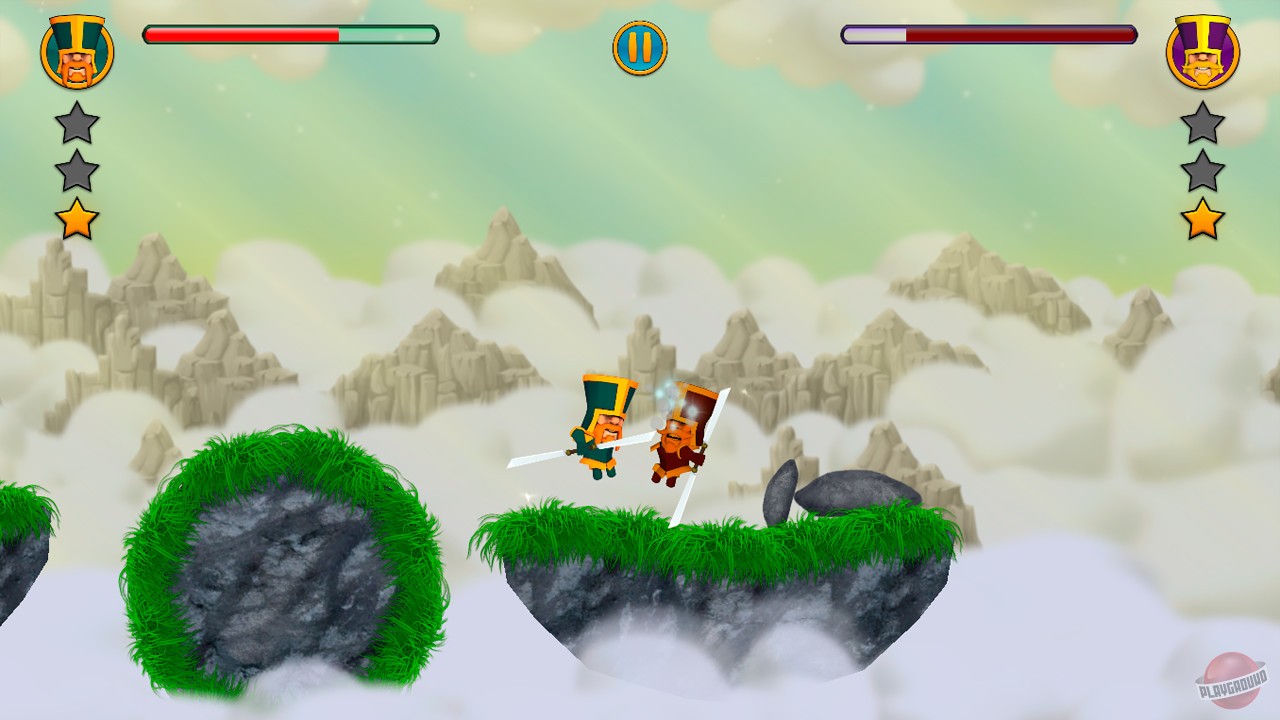
Task: Click the middle gray star below the purple avatar
Action: click(x=1205, y=172)
